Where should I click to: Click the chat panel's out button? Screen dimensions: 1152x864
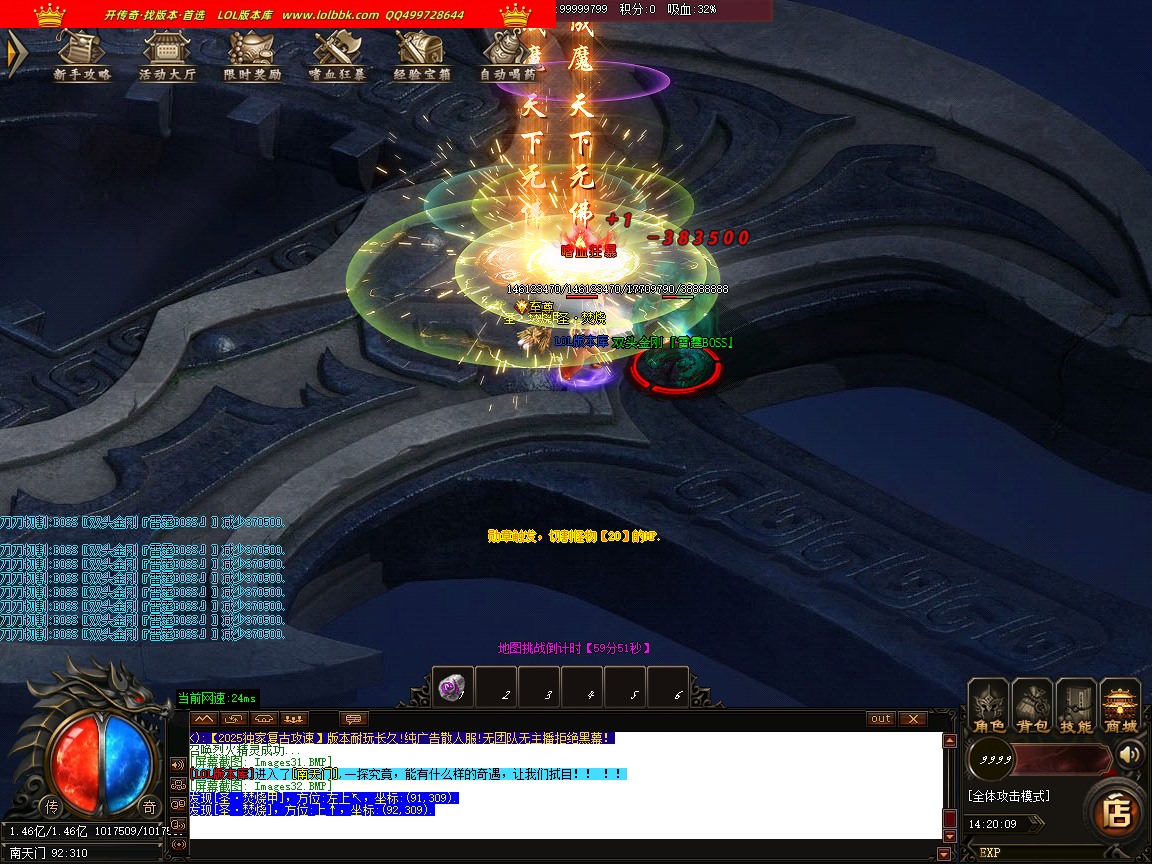click(x=880, y=718)
